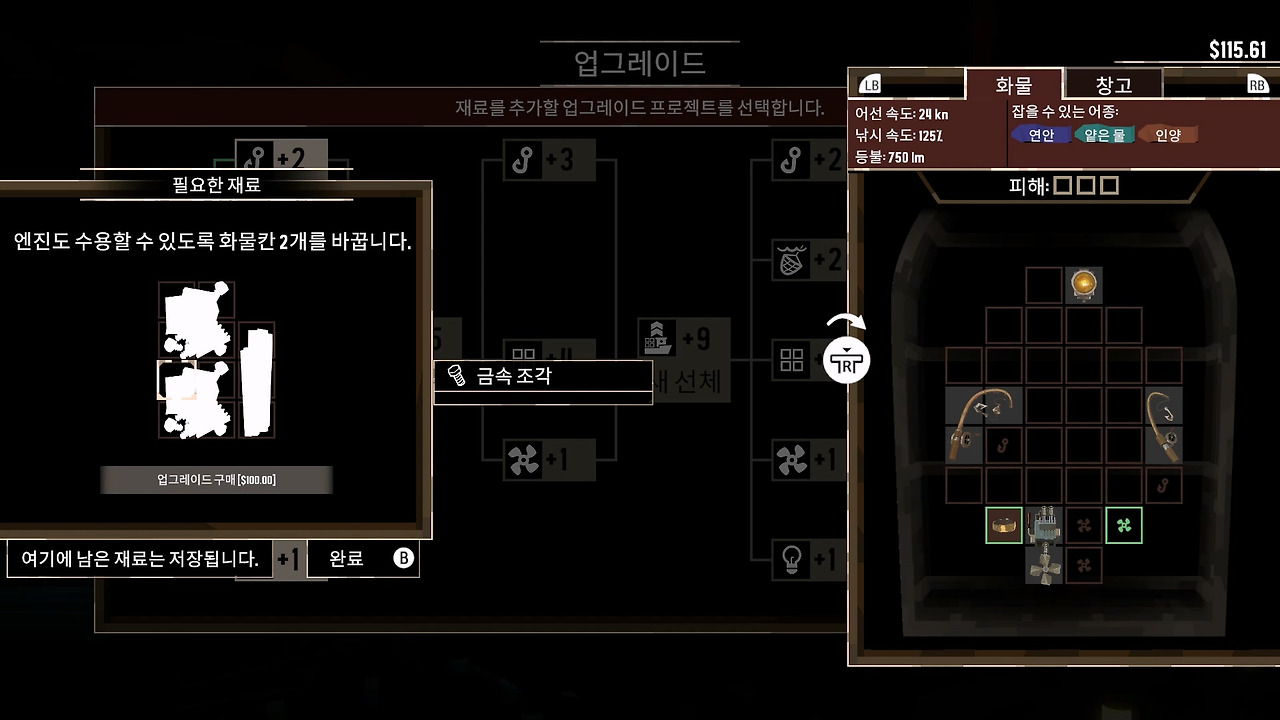The height and width of the screenshot is (720, 1280).
Task: Select the lamp +1 upgrade node
Action: pos(793,558)
